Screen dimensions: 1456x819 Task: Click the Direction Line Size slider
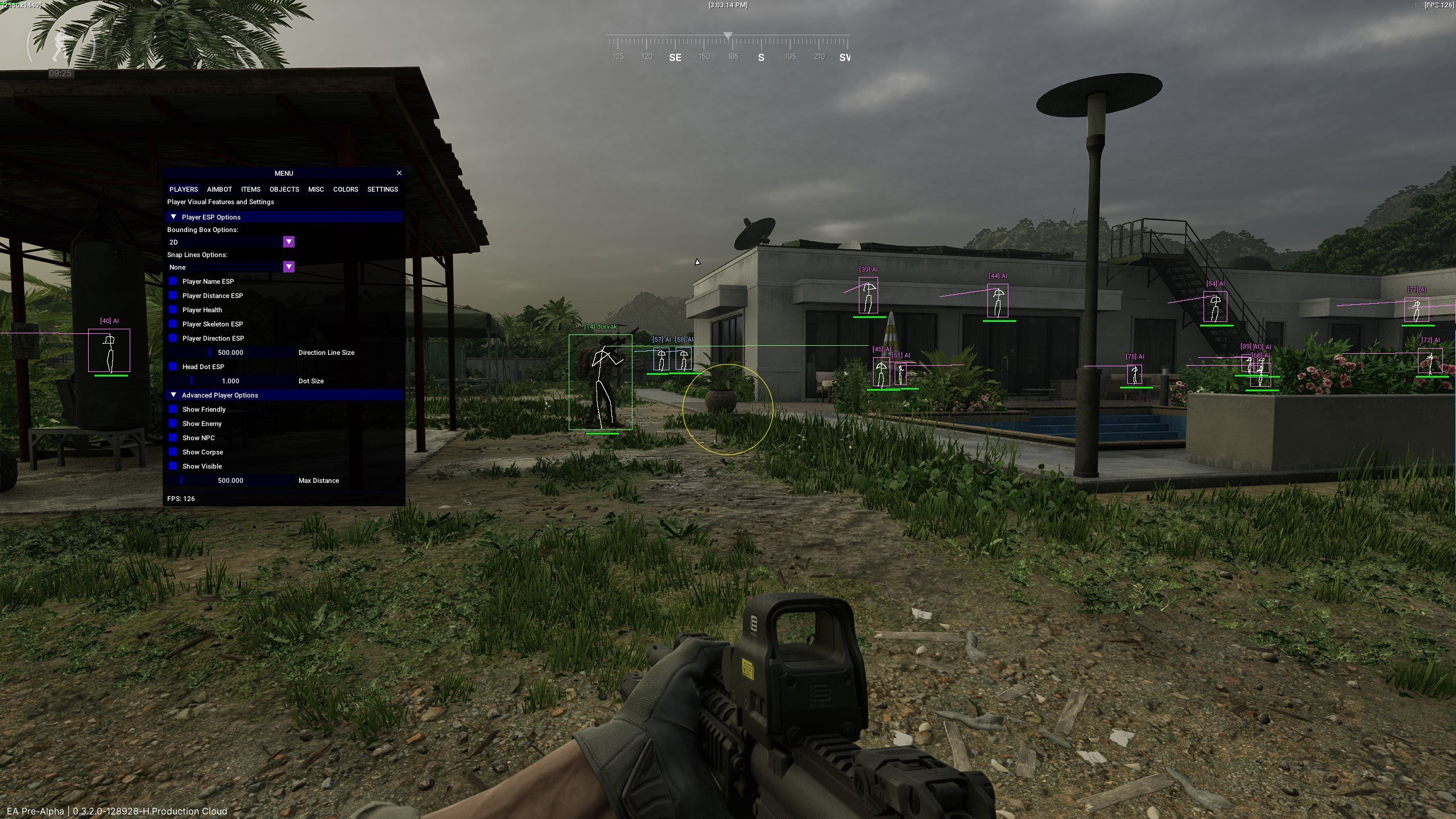coord(230,353)
